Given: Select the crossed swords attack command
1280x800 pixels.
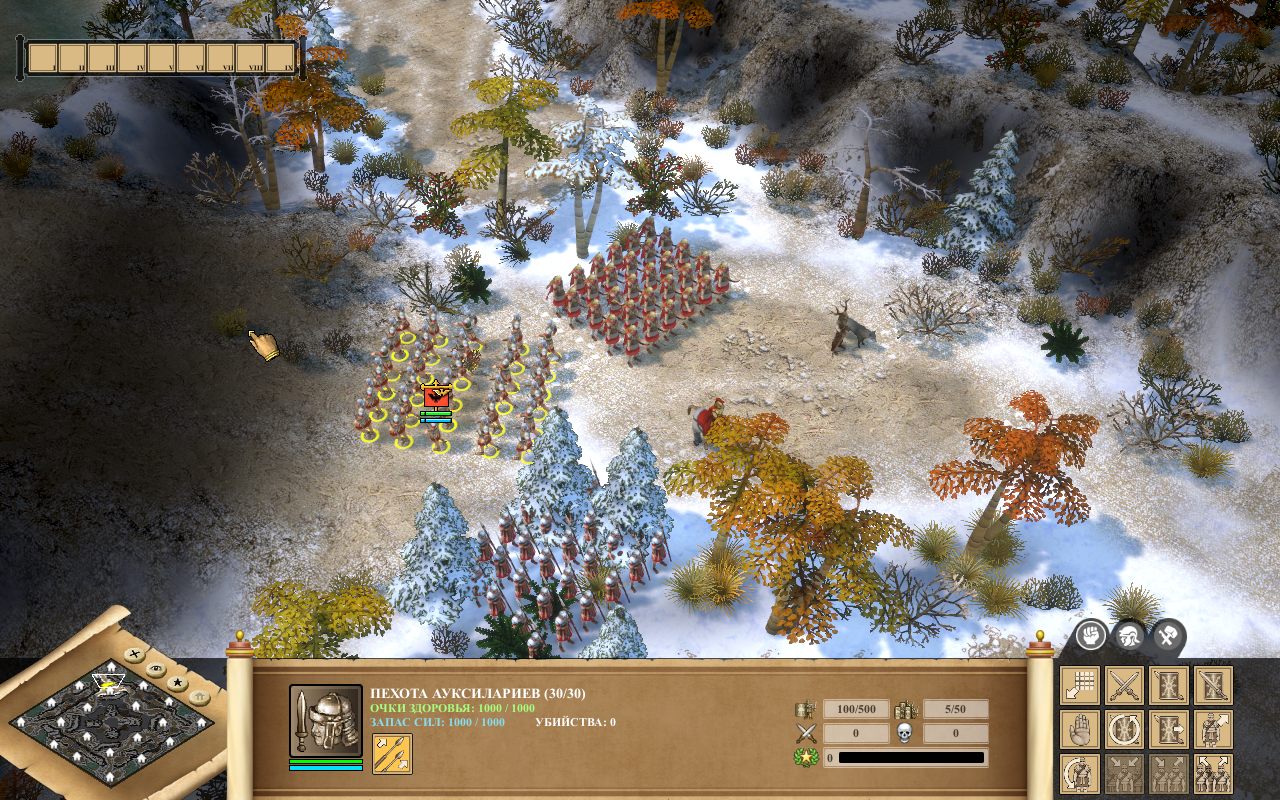Looking at the screenshot, I should pyautogui.click(x=1124, y=686).
